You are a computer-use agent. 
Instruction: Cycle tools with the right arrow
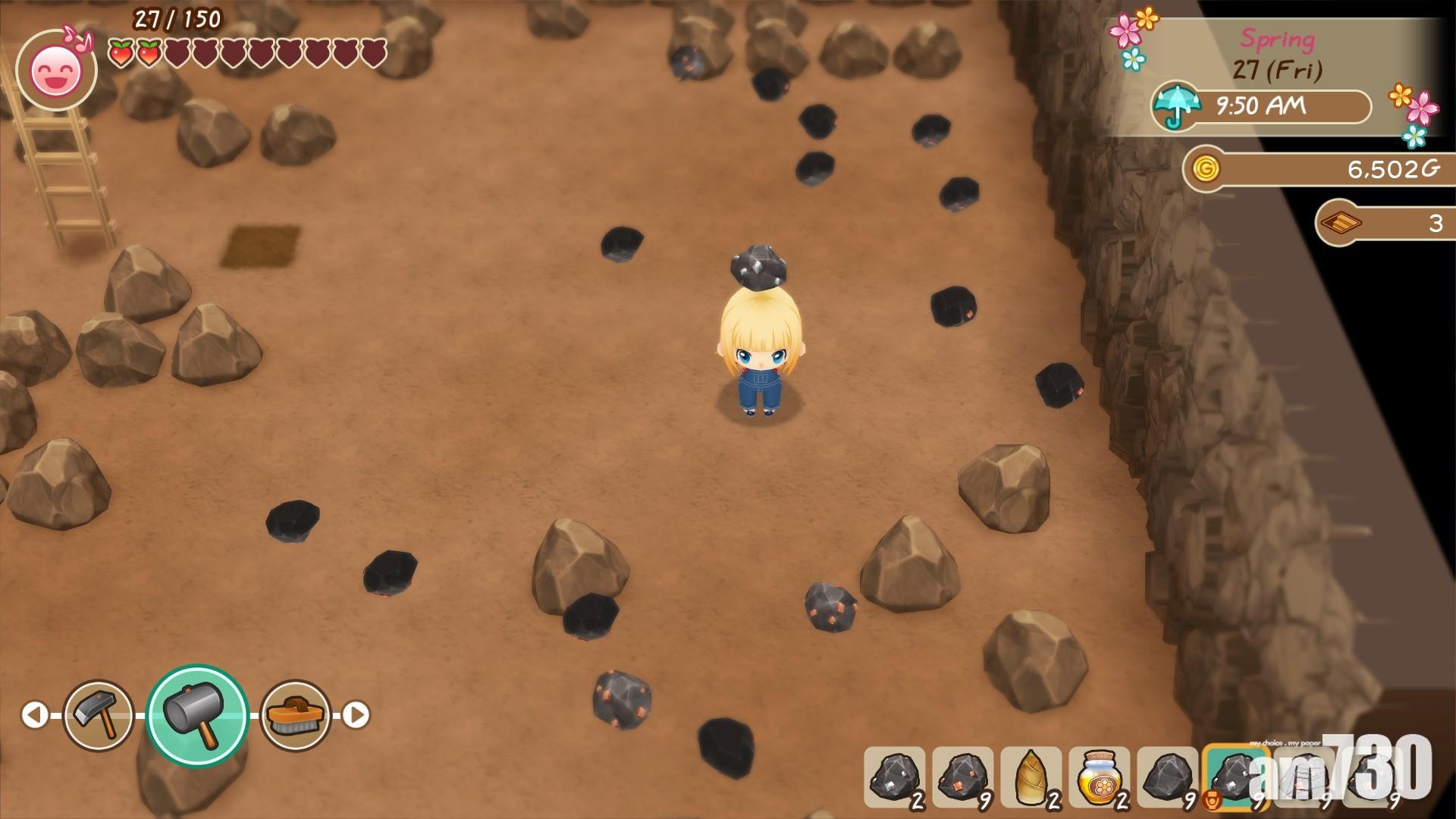point(356,715)
